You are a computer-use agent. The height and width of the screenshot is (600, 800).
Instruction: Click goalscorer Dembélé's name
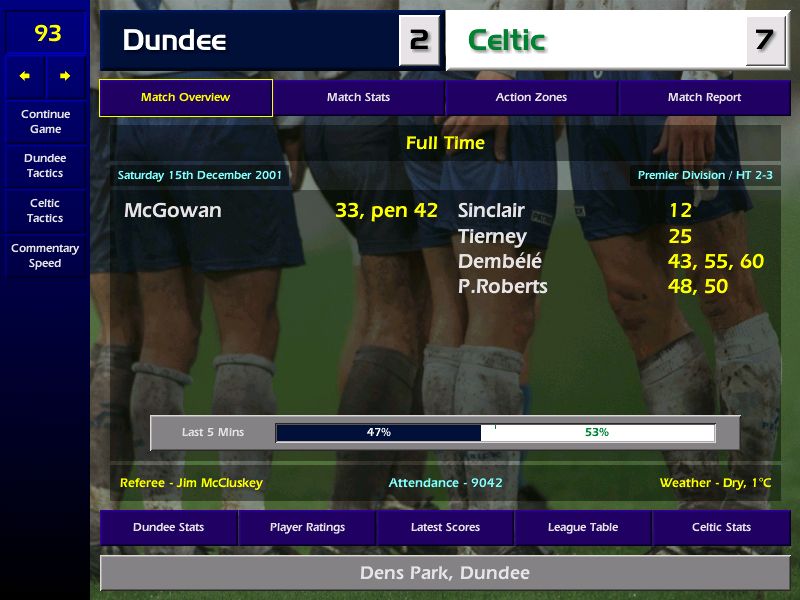point(499,262)
